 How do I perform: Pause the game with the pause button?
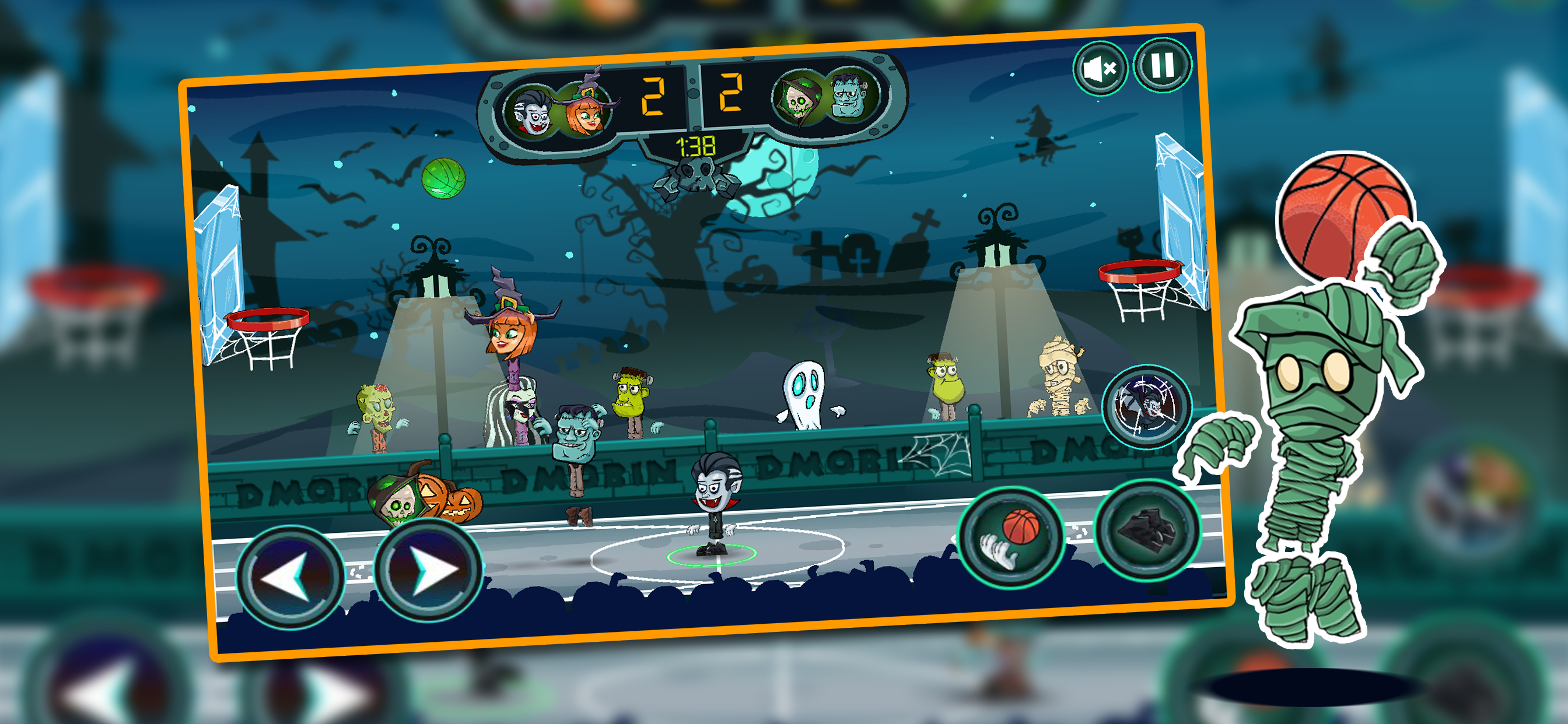[x=1162, y=65]
